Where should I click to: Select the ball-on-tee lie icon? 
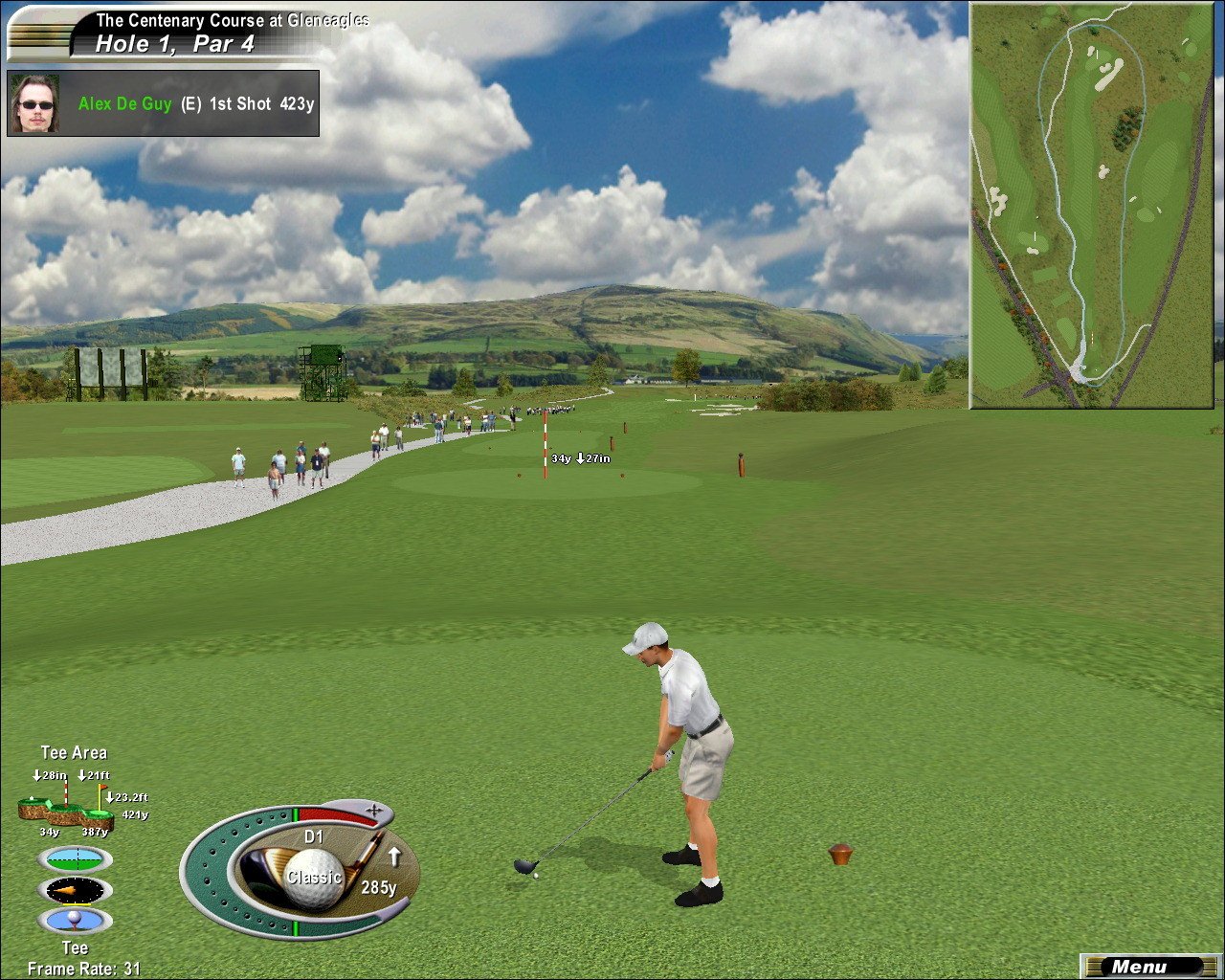pyautogui.click(x=75, y=921)
